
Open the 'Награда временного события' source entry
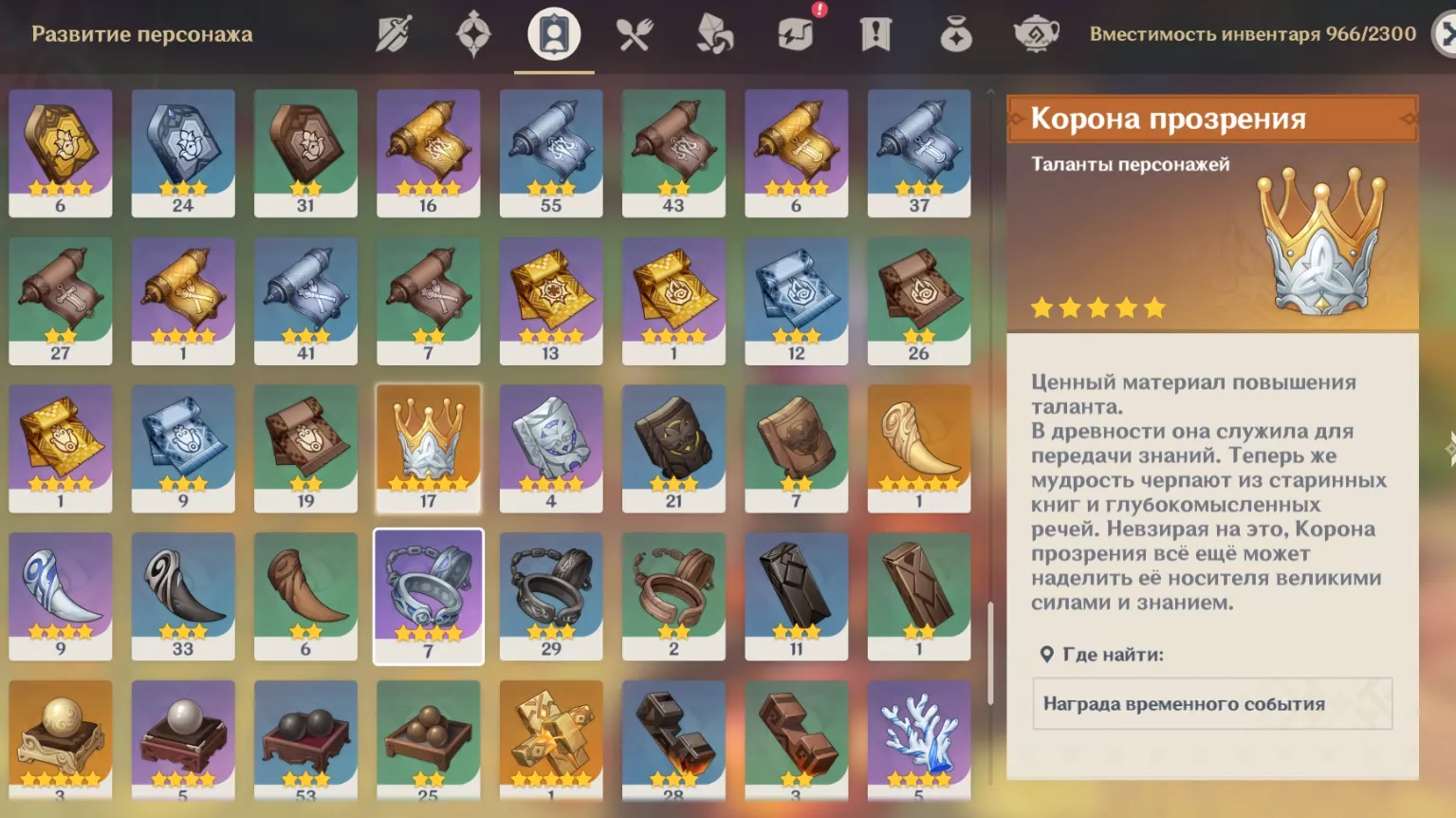click(1211, 703)
